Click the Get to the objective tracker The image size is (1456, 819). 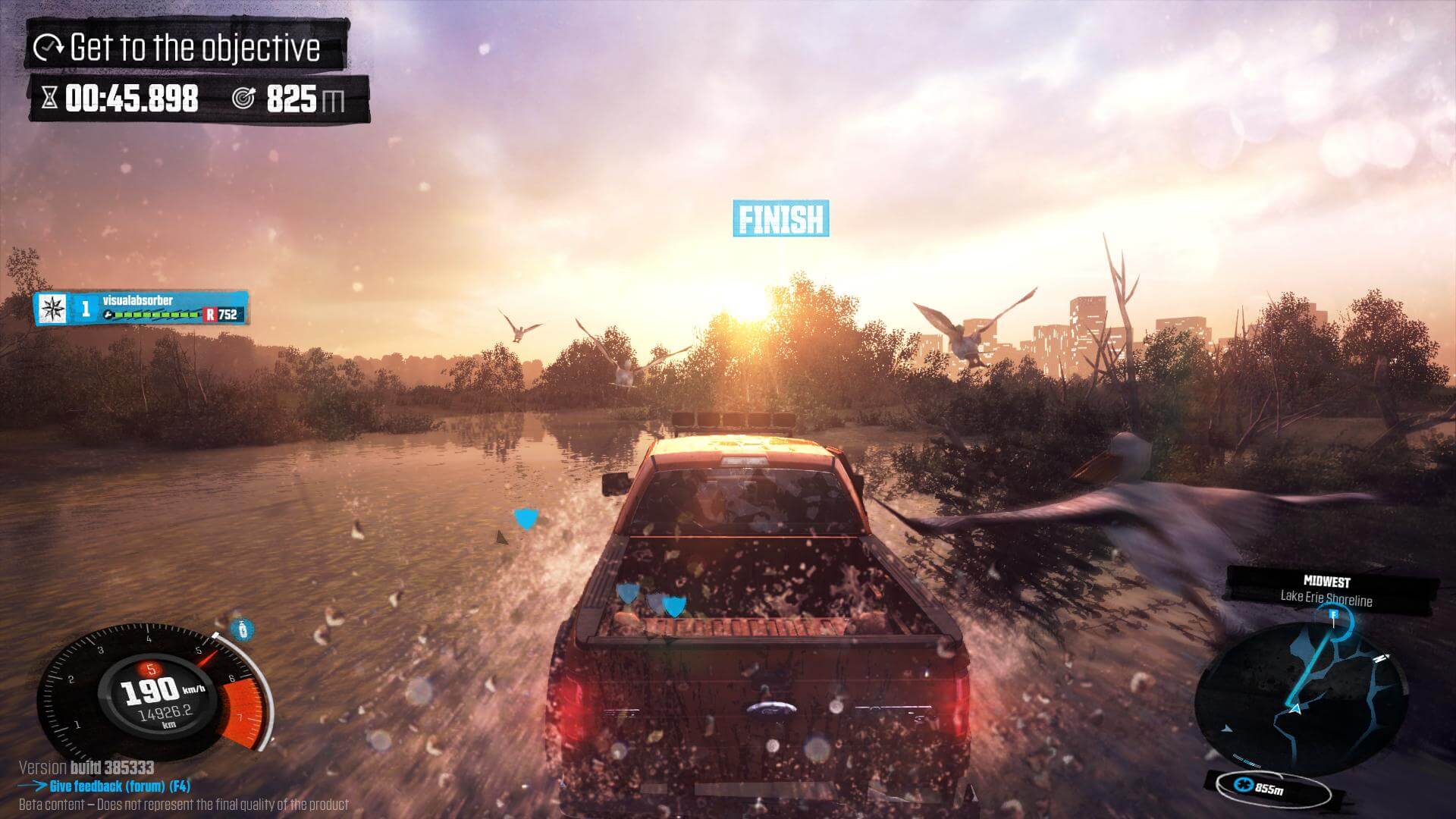188,48
